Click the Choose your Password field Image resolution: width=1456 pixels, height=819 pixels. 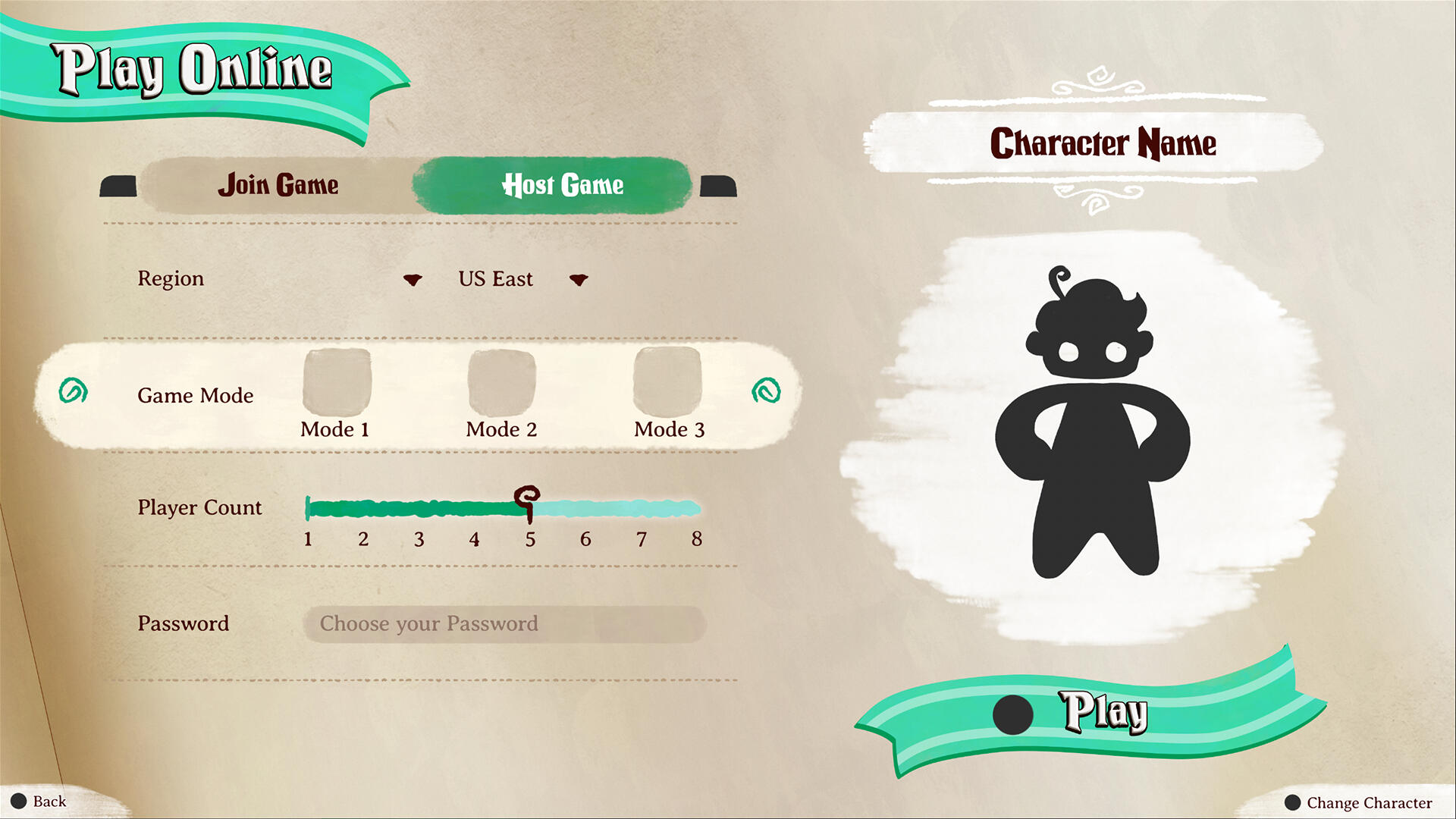[503, 623]
